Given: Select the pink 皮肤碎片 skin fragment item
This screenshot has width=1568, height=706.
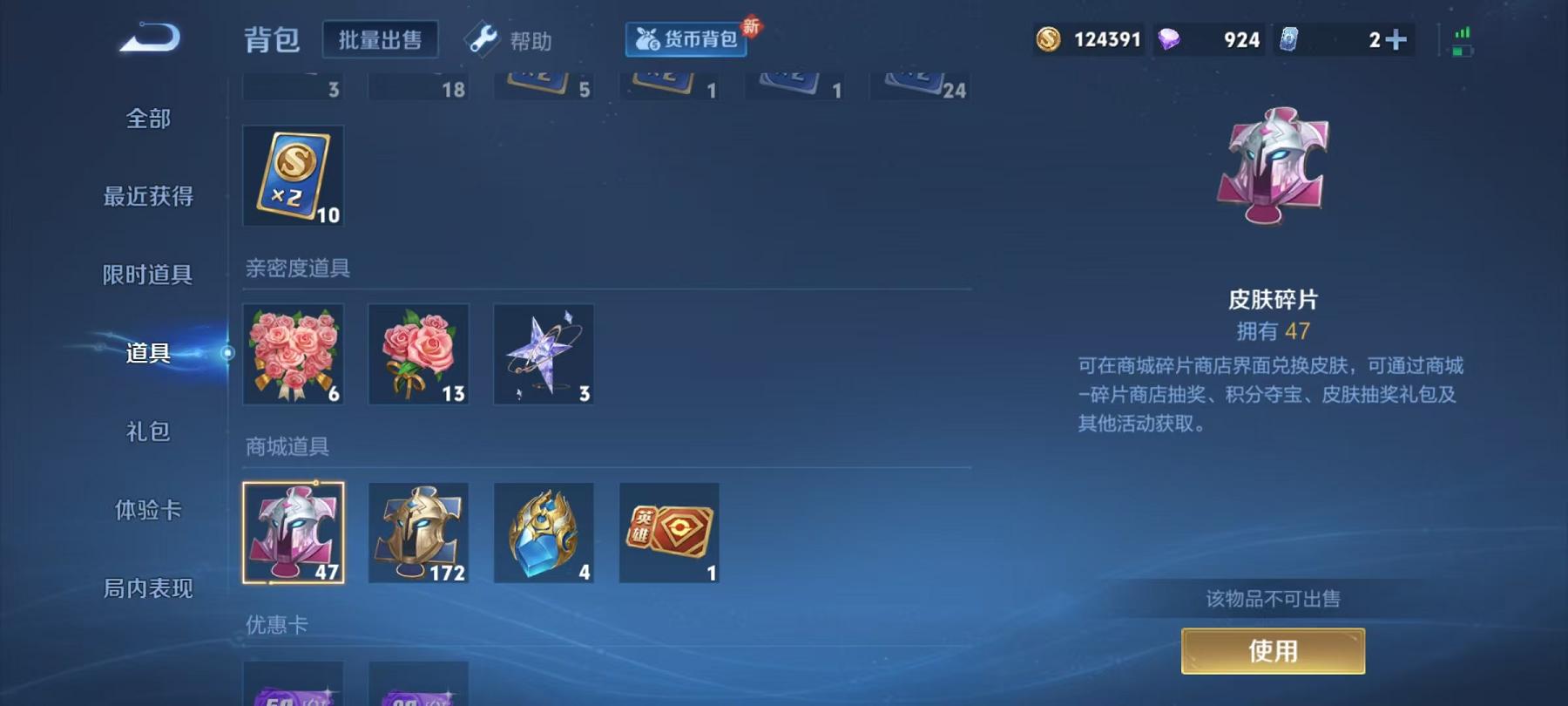Looking at the screenshot, I should pyautogui.click(x=294, y=532).
